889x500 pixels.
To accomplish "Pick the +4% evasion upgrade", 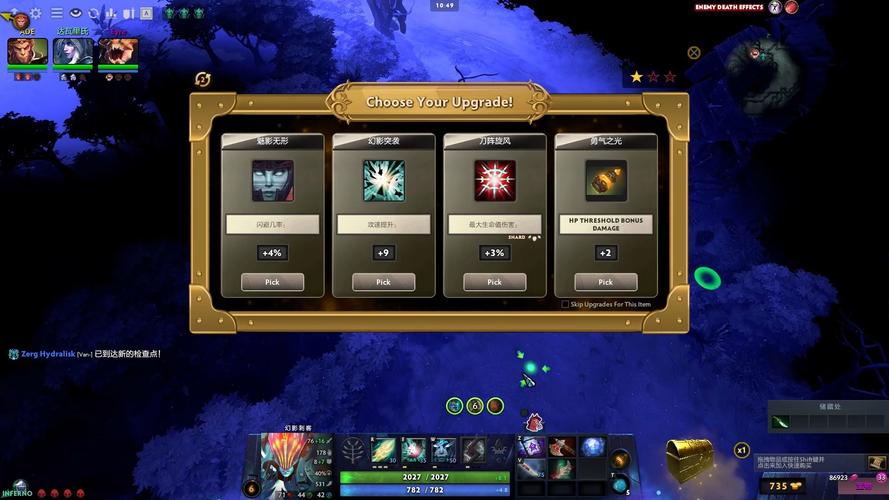I will (272, 282).
